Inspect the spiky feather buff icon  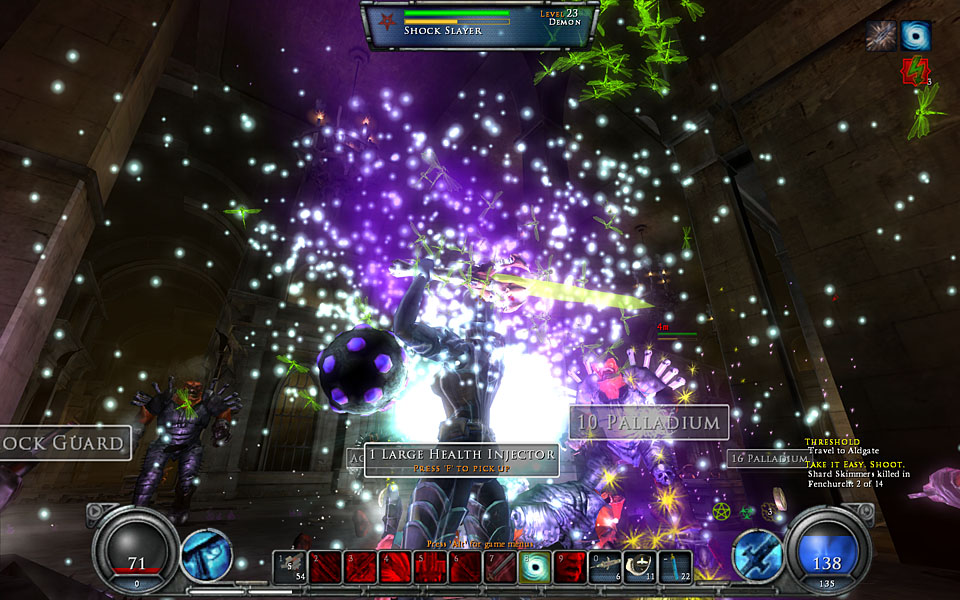(x=881, y=36)
